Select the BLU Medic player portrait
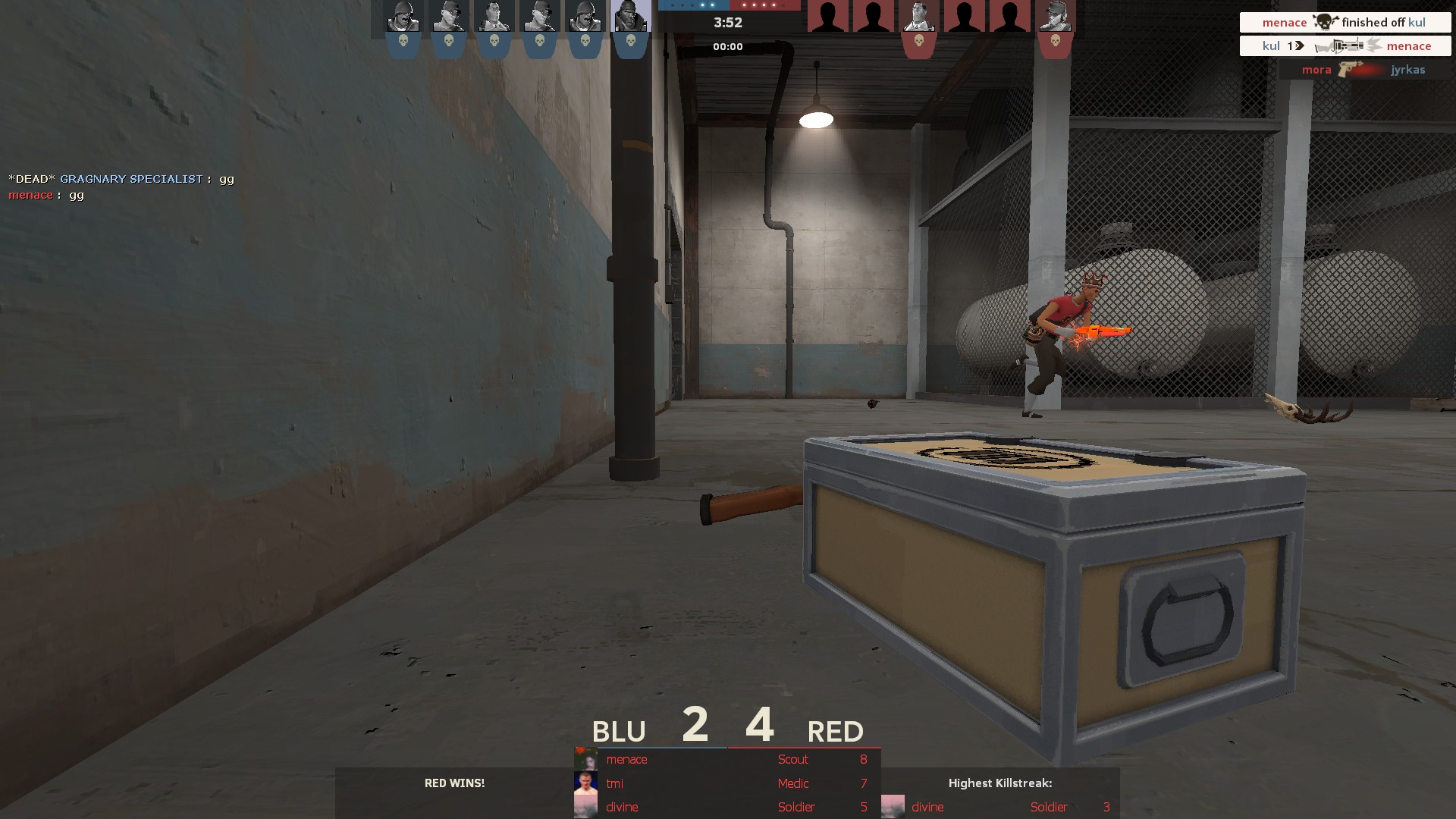 click(494, 17)
